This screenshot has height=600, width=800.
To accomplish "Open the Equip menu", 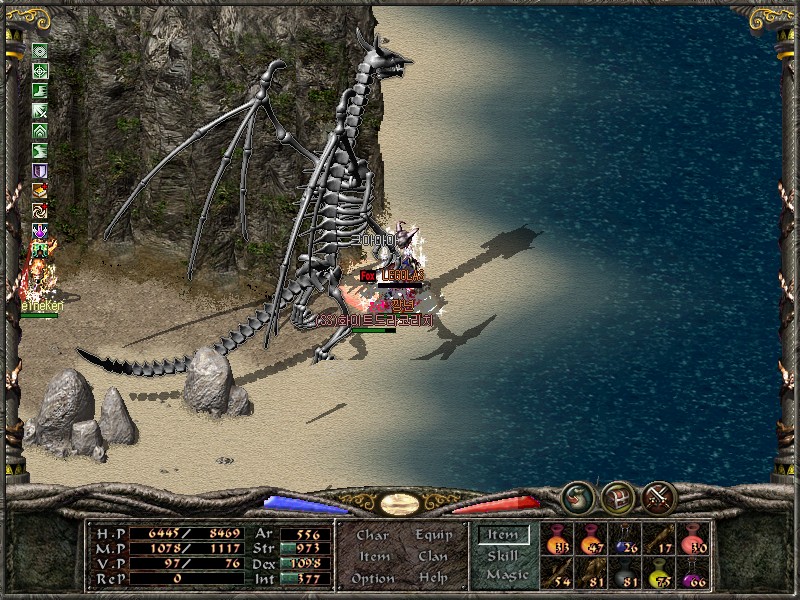I will click(433, 535).
